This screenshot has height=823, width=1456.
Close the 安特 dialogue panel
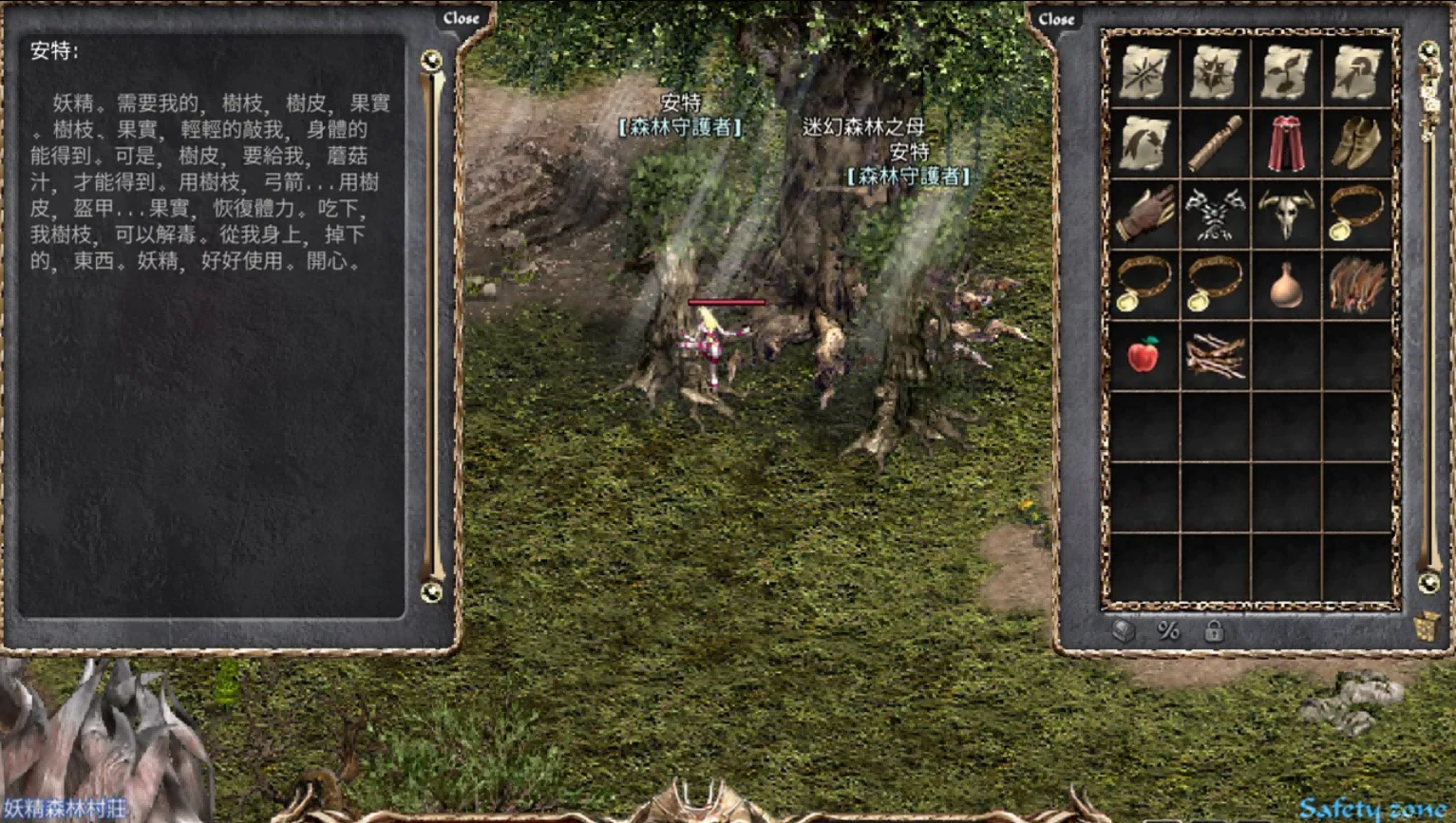[x=461, y=18]
